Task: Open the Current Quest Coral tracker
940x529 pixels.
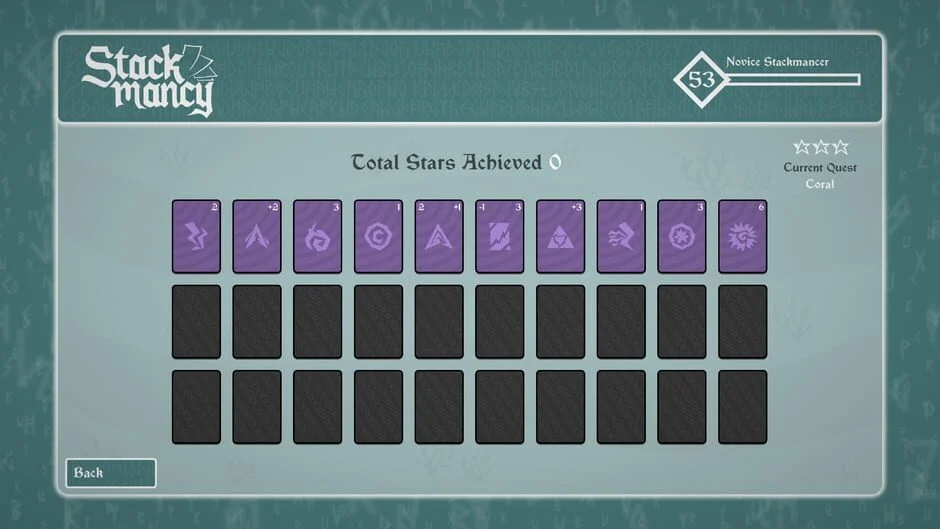Action: (820, 166)
